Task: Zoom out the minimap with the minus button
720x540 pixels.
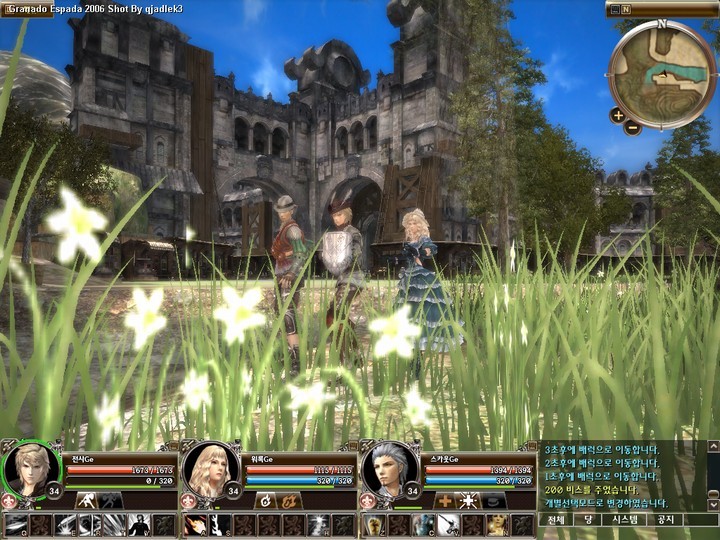Action: click(632, 127)
